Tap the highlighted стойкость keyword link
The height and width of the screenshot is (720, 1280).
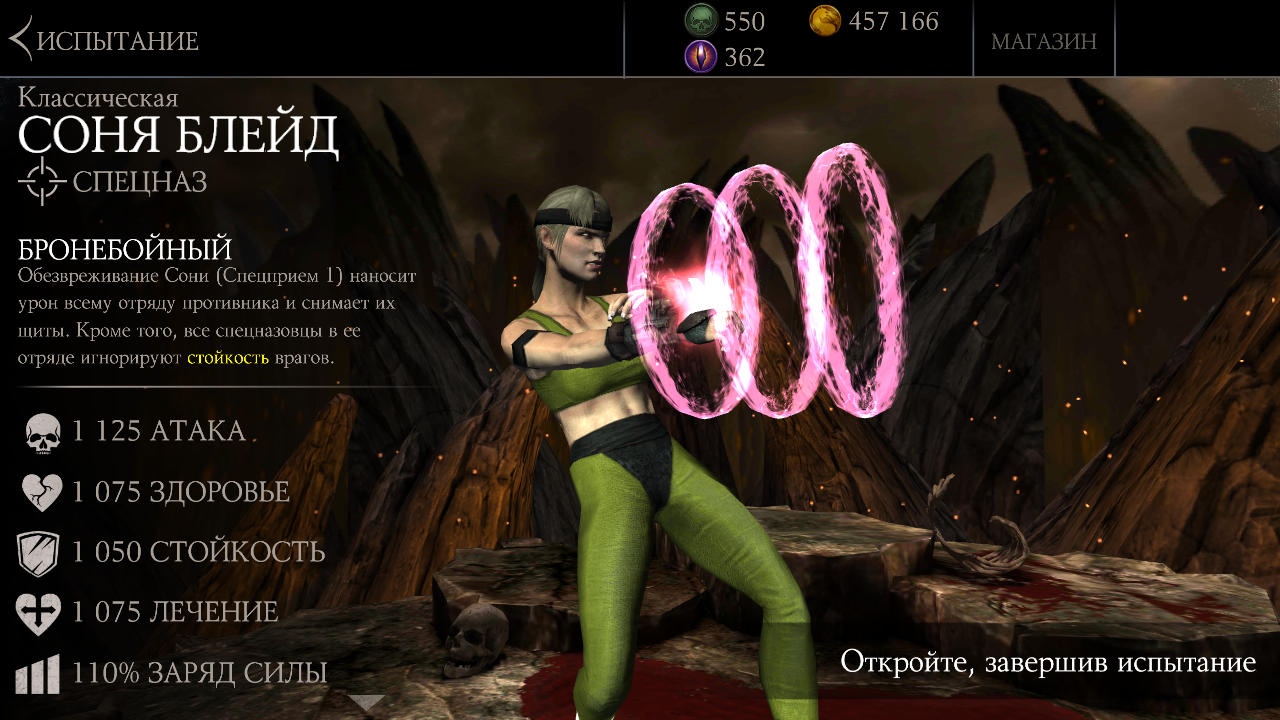click(227, 357)
